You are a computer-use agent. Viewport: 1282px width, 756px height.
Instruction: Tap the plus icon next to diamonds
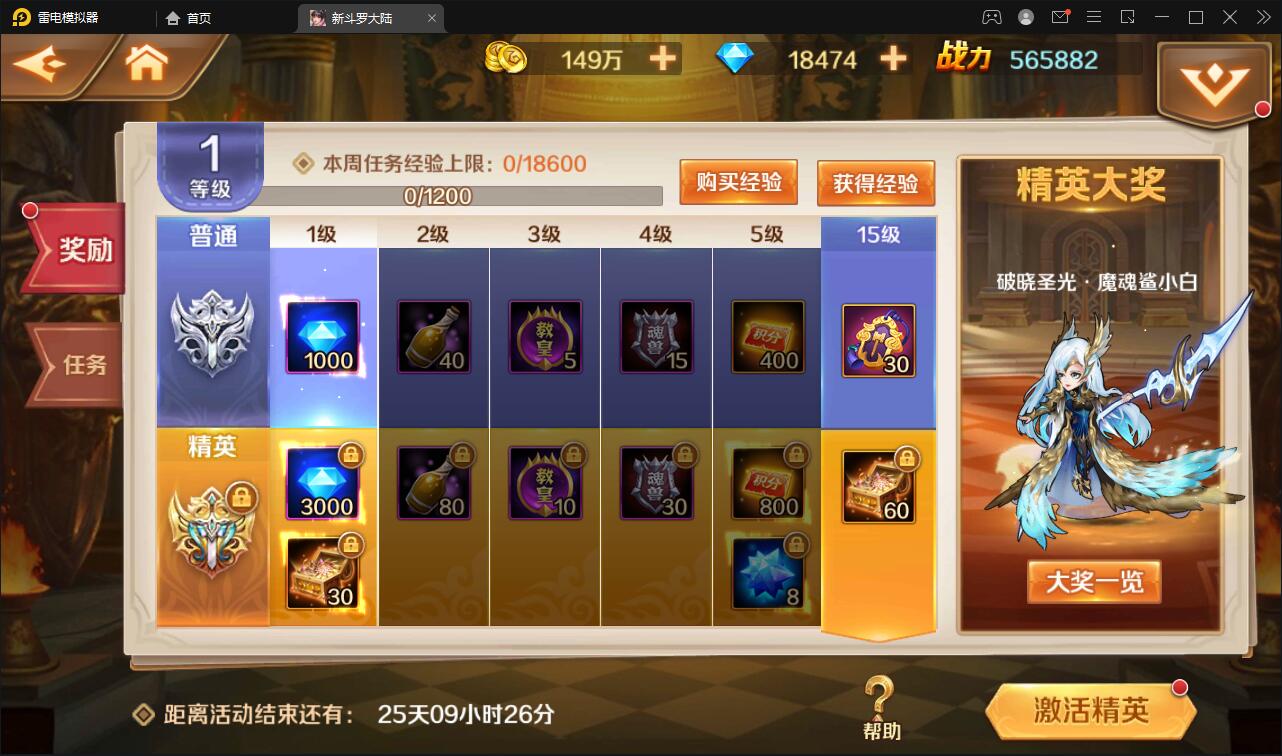891,59
